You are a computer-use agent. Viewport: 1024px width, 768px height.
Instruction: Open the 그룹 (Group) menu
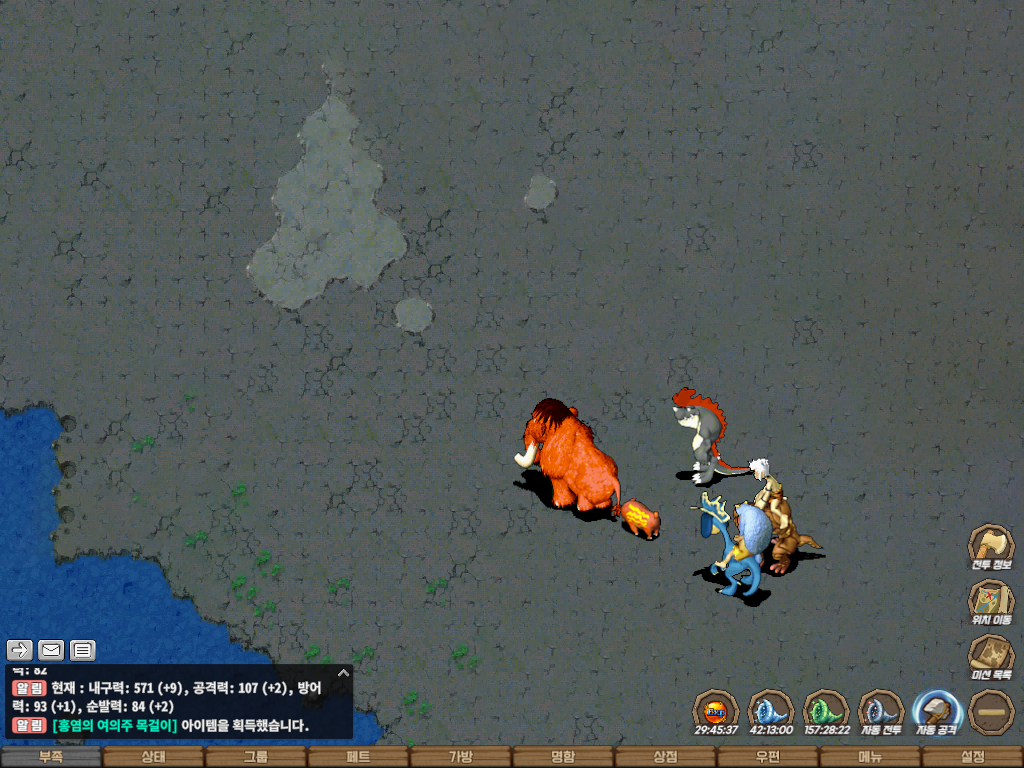pos(256,757)
